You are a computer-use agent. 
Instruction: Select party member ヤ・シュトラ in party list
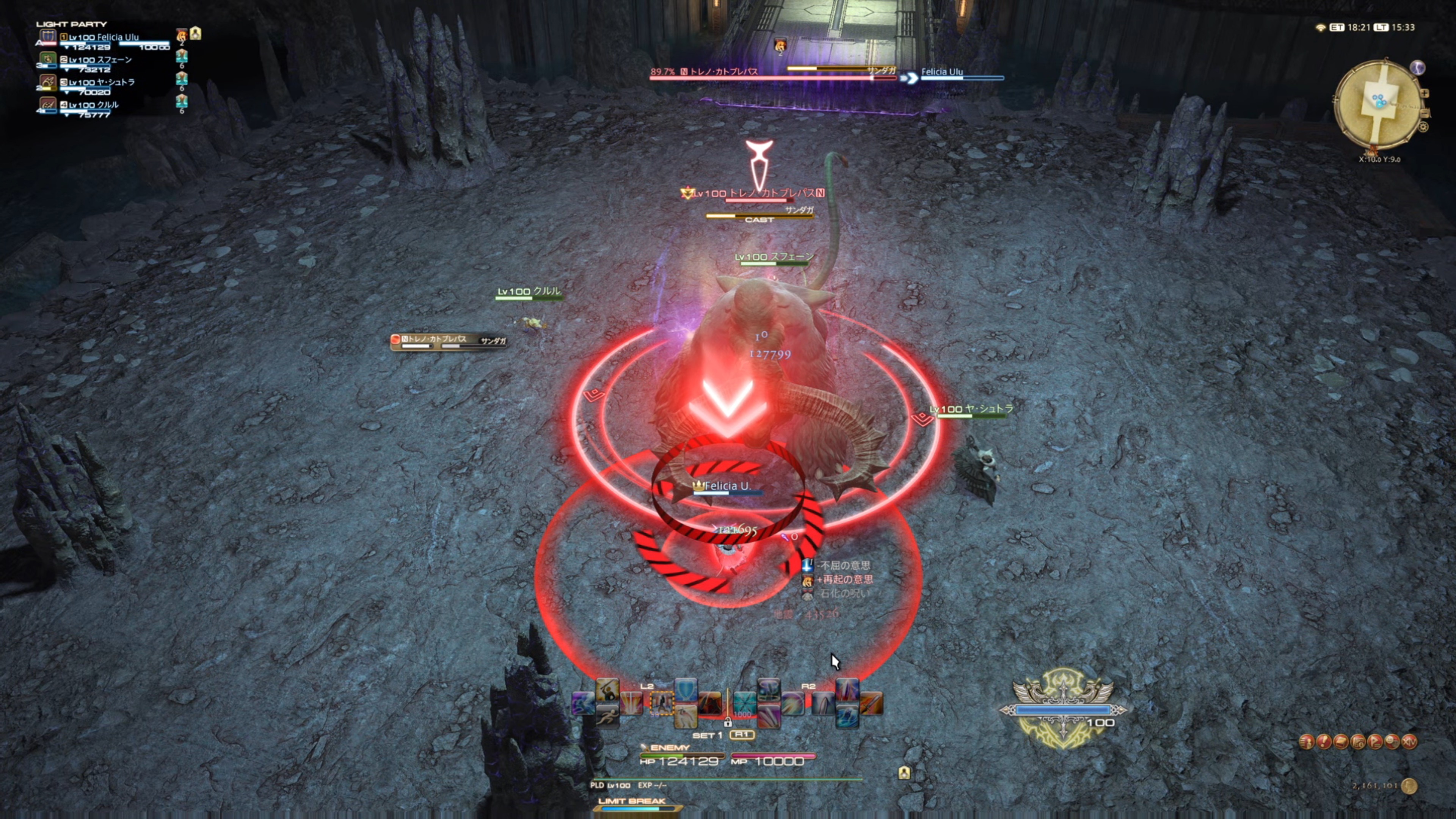[x=102, y=83]
